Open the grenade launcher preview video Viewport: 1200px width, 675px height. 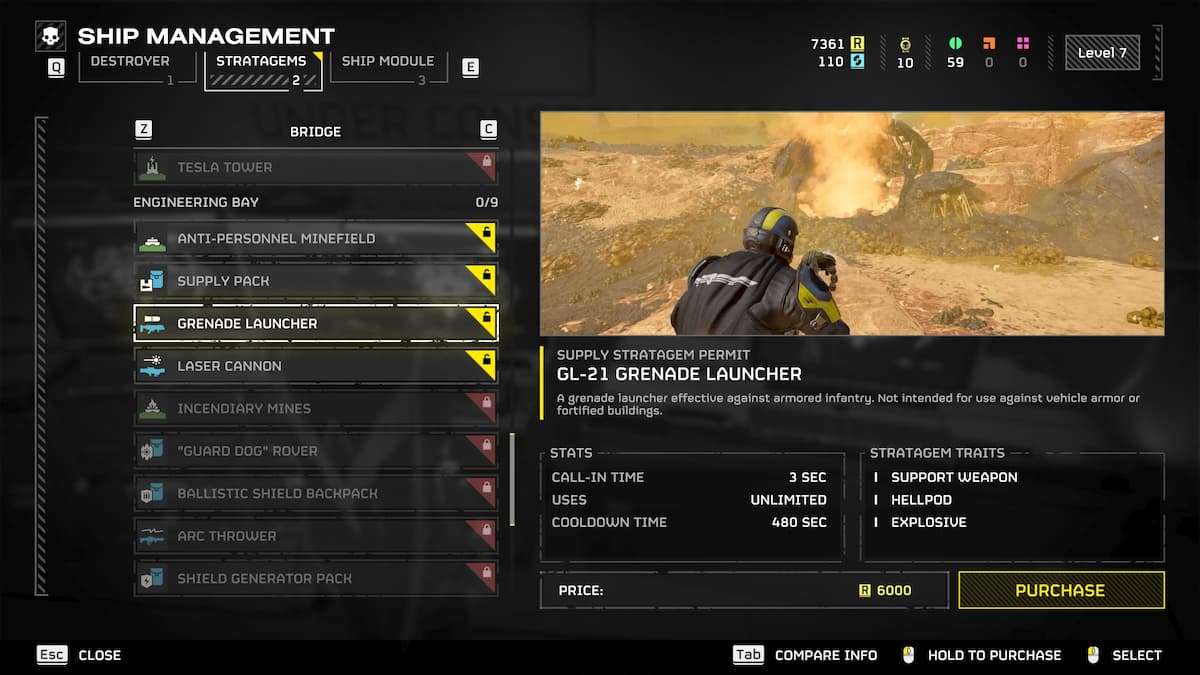coord(852,223)
